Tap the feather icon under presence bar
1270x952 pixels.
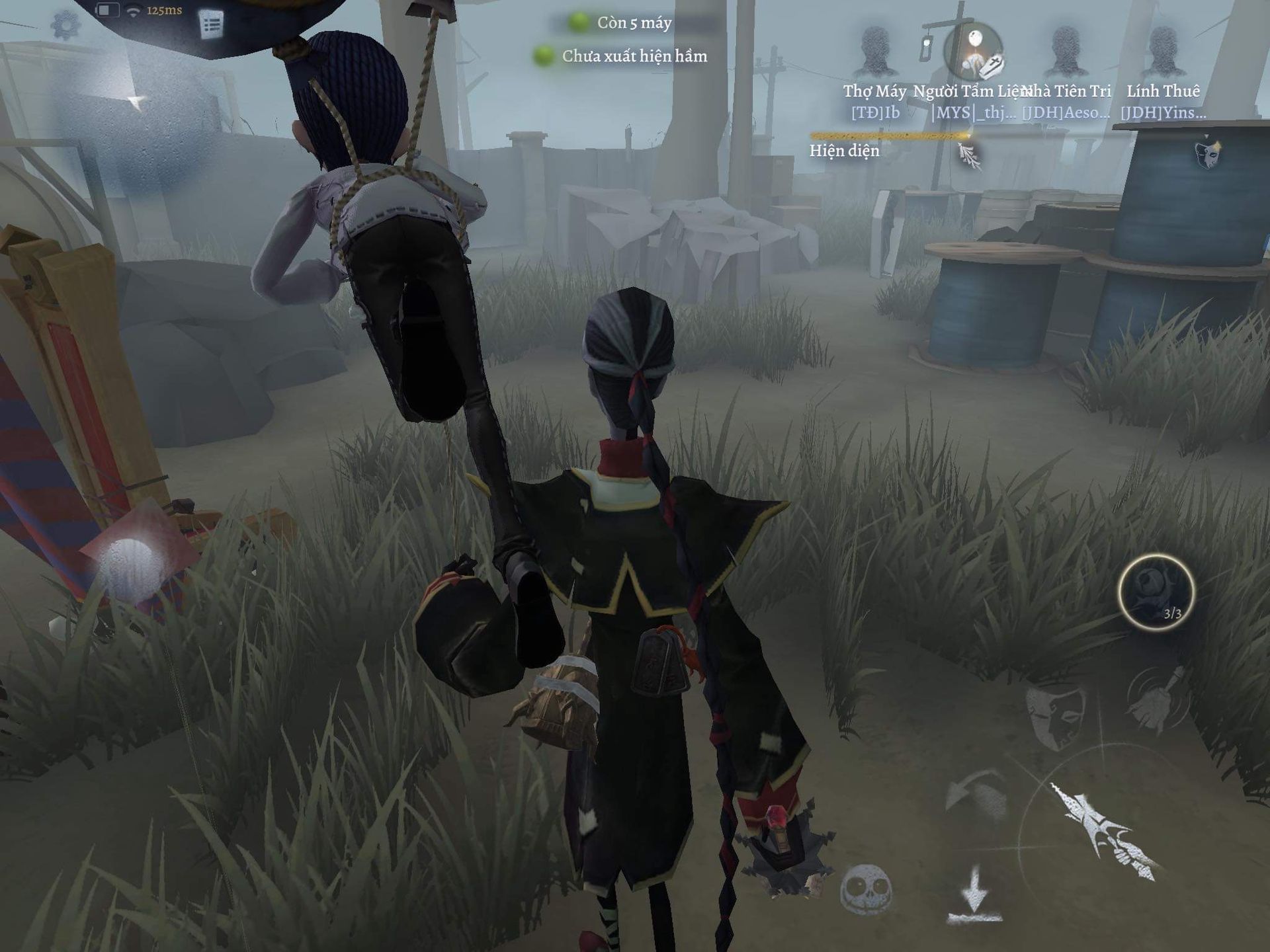click(x=969, y=156)
